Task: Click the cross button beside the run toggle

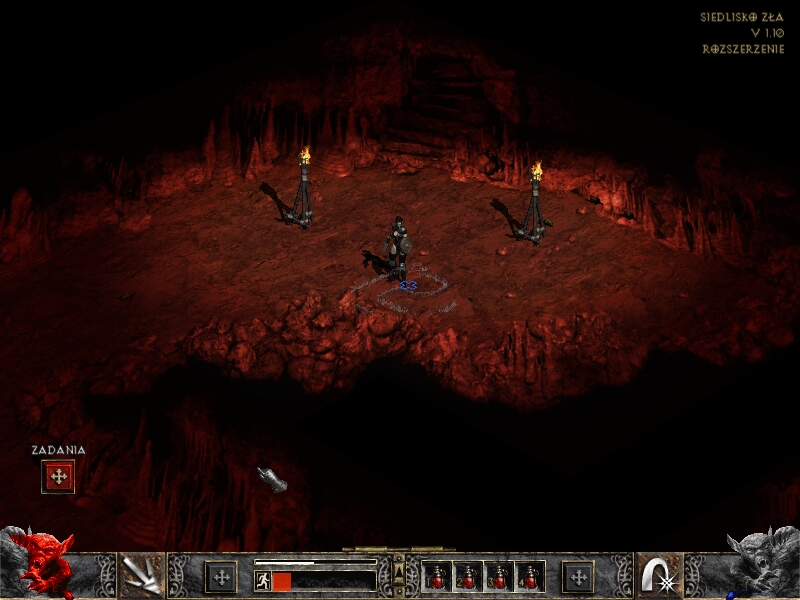Action: [221, 577]
